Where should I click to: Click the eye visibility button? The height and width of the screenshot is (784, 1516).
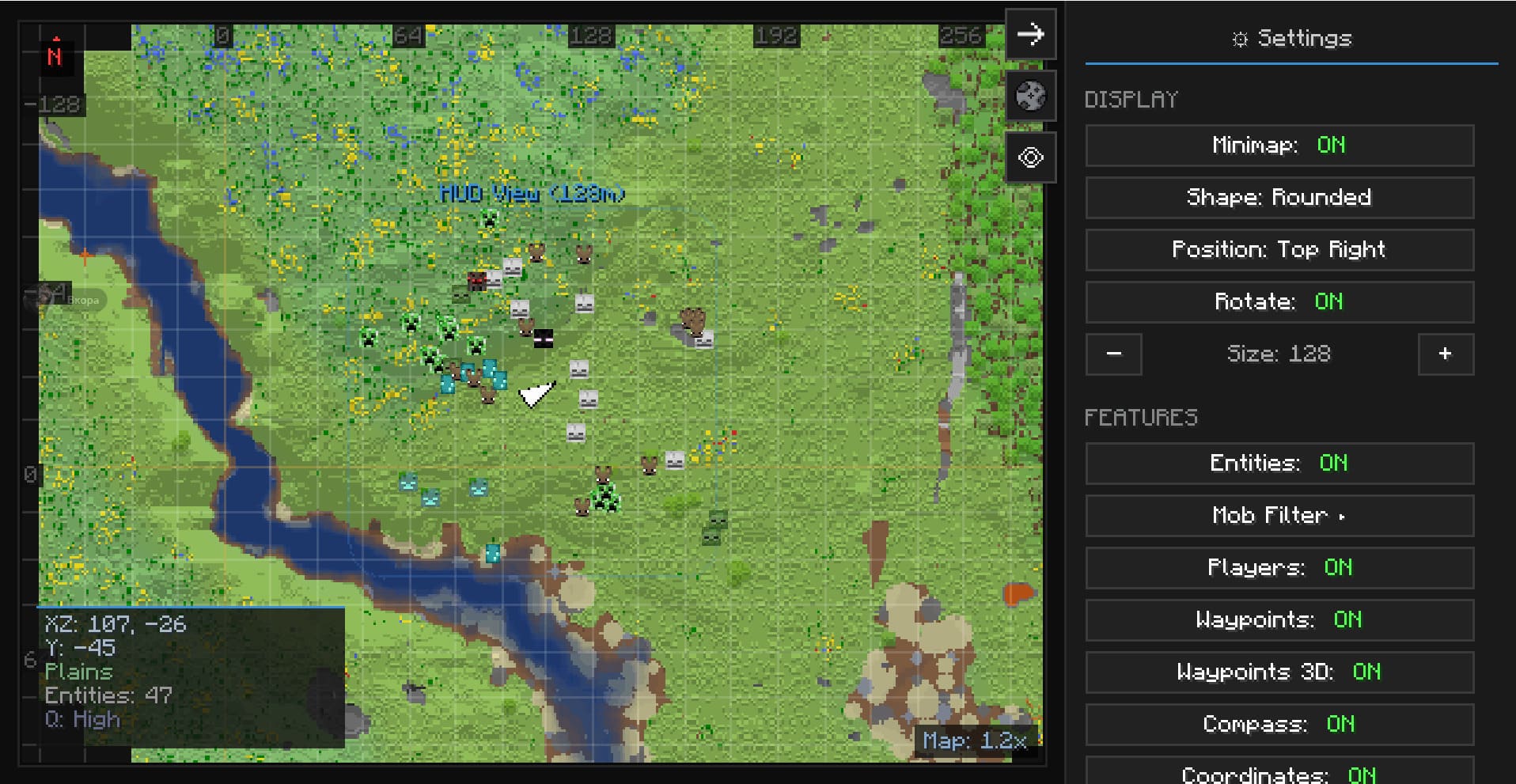click(1030, 157)
